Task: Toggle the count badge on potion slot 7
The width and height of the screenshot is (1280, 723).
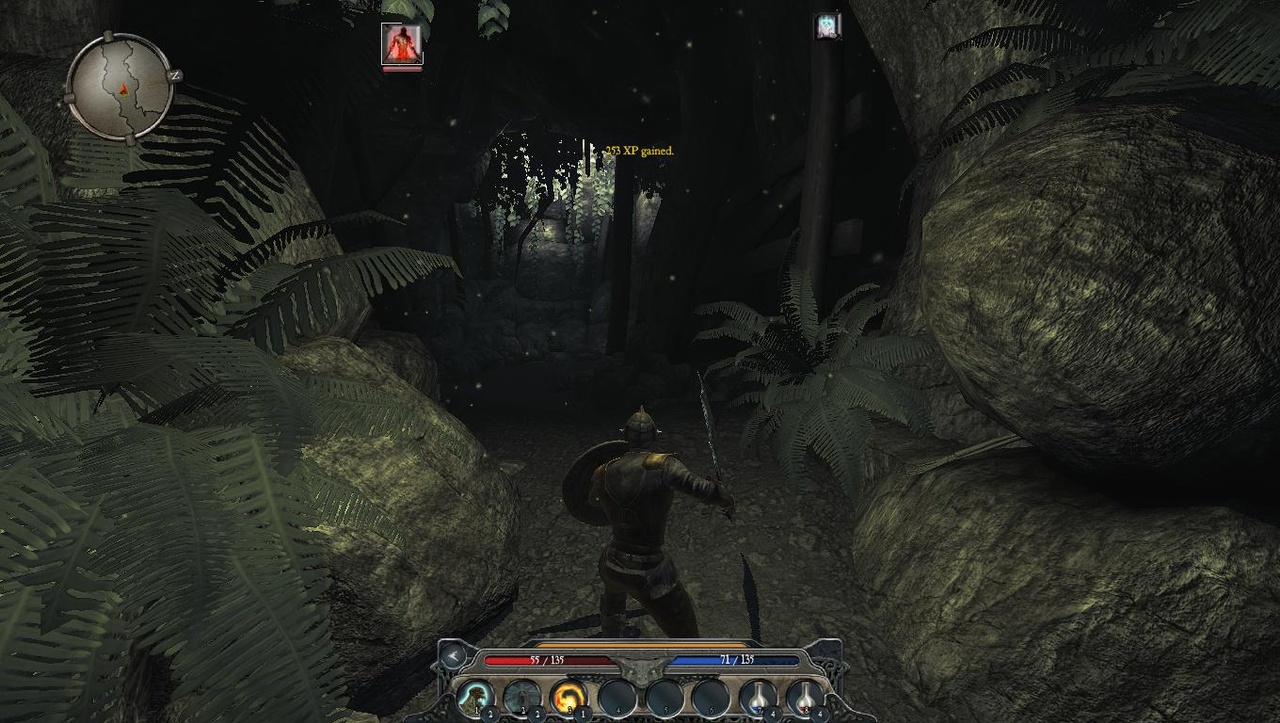Action: [x=772, y=712]
